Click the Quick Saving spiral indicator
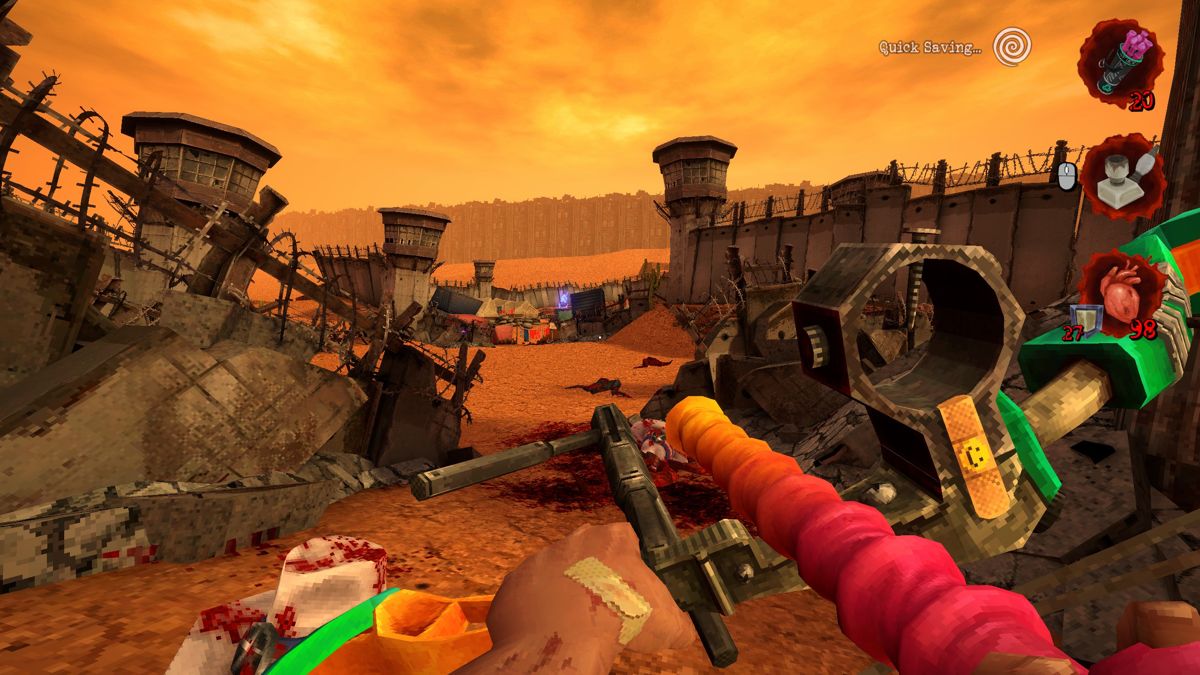 click(1012, 46)
